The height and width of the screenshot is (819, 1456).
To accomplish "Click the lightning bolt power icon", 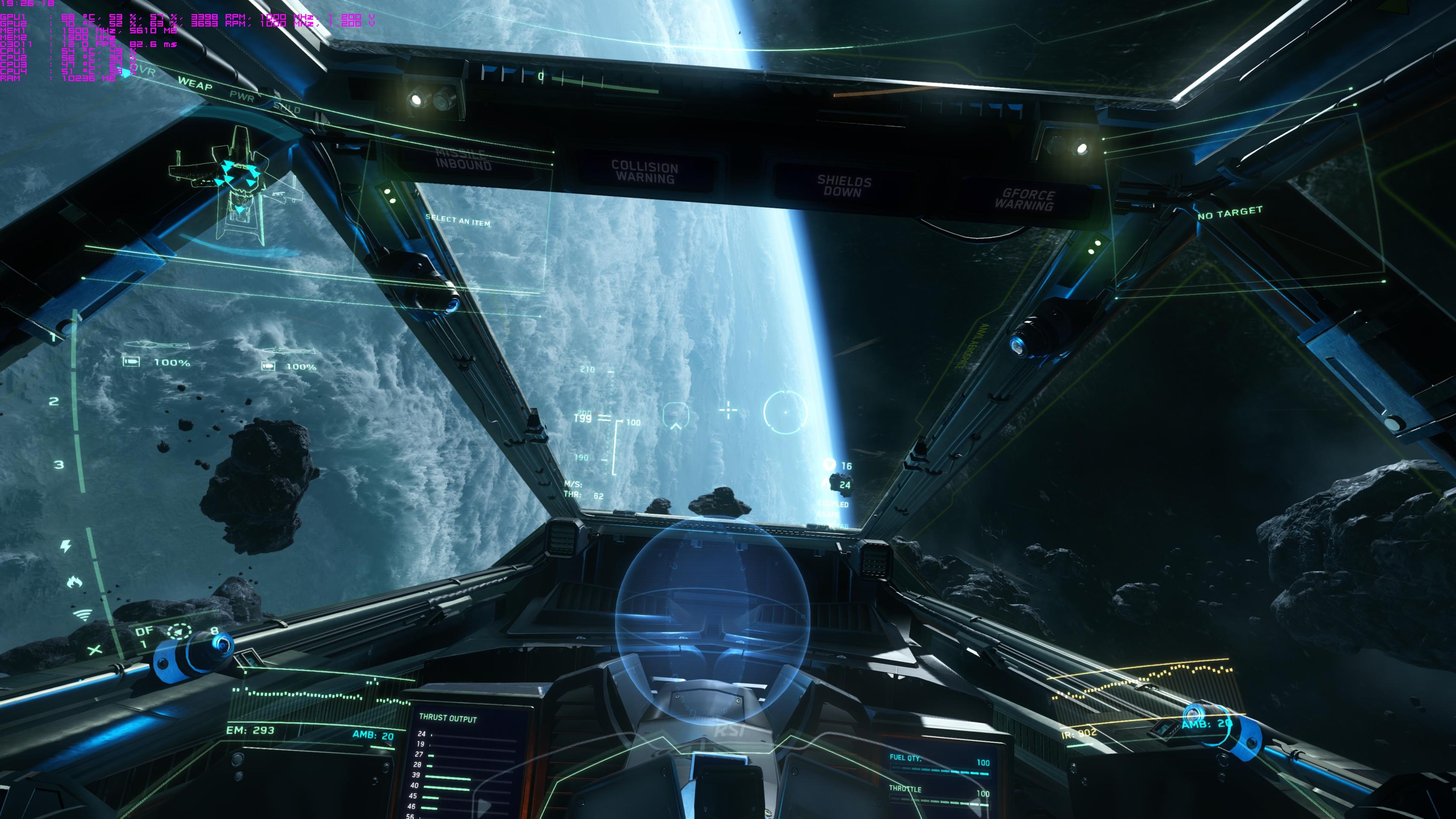I will coord(66,546).
